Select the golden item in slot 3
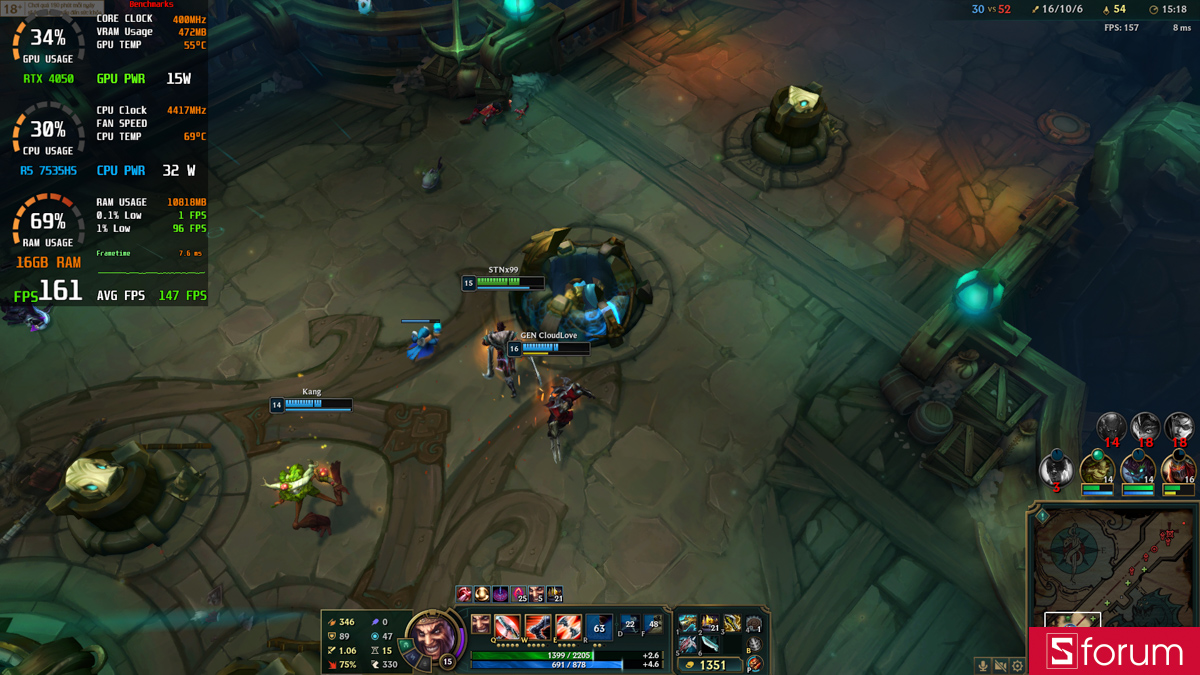The image size is (1200, 675). [732, 624]
